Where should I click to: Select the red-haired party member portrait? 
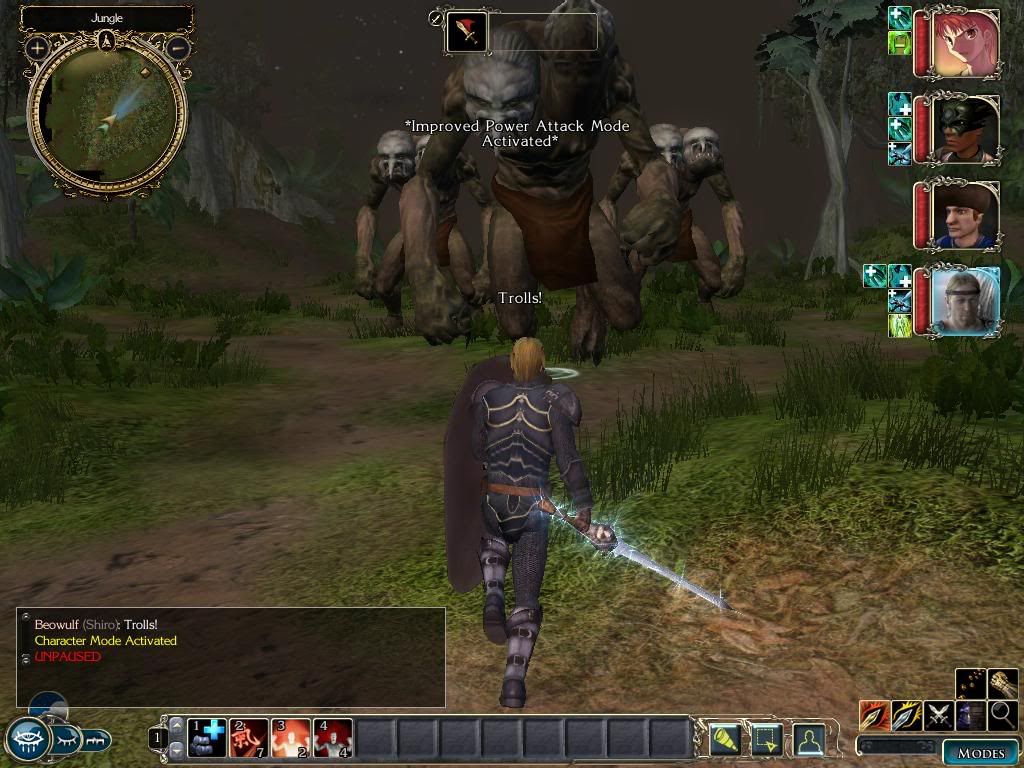964,45
